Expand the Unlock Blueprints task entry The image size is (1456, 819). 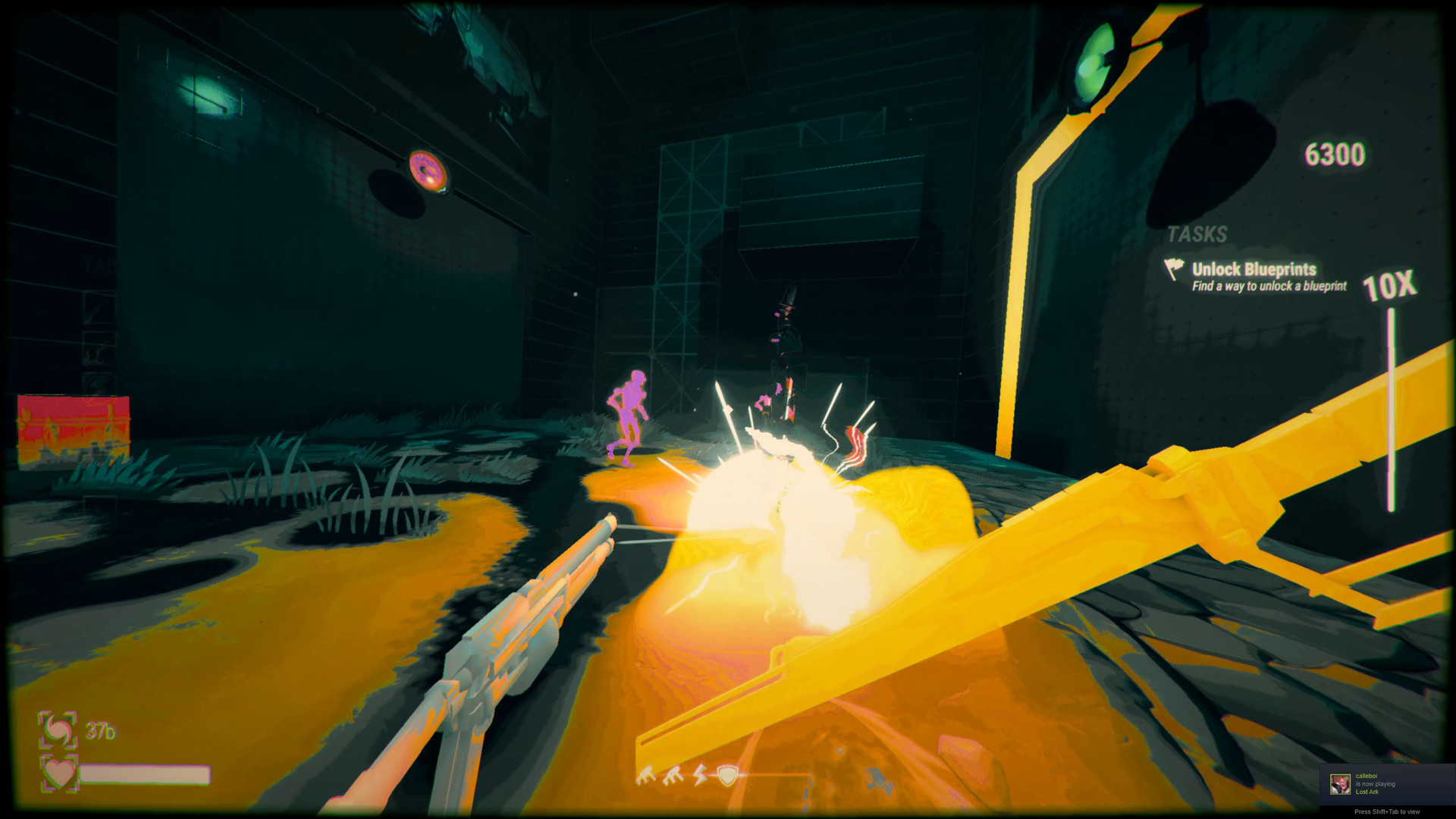tap(1254, 270)
